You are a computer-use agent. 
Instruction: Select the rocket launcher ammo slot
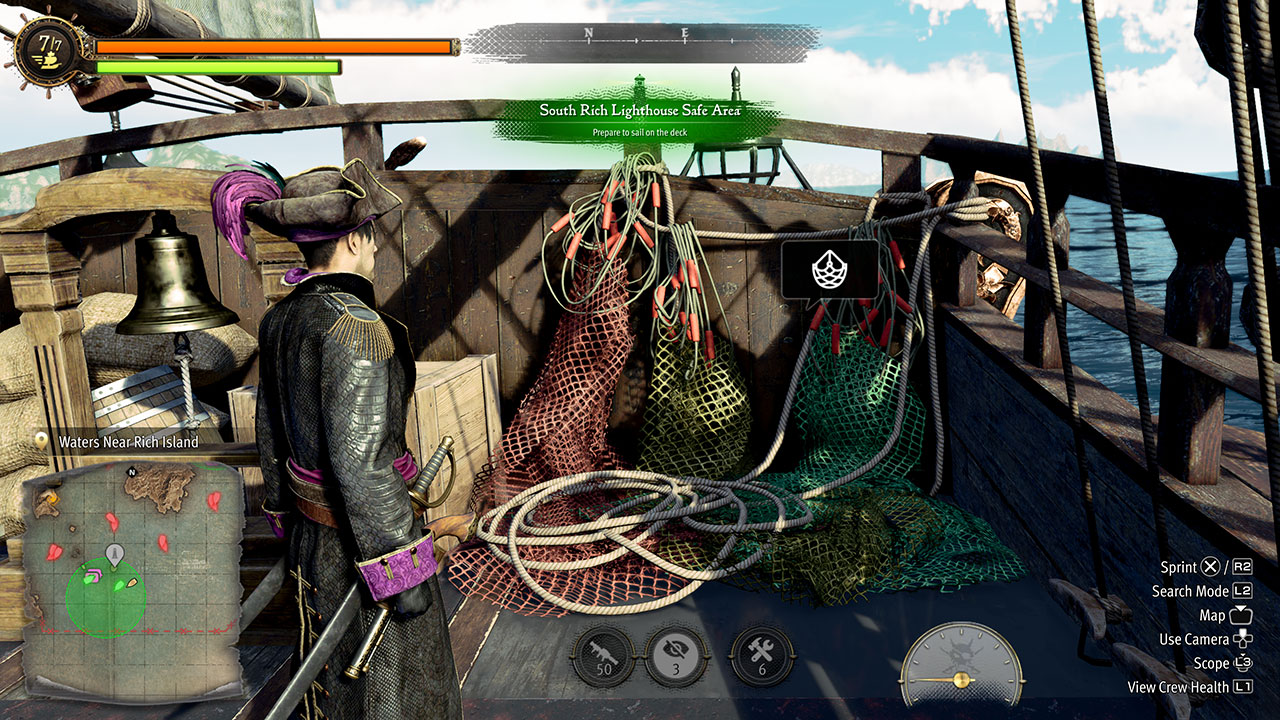603,657
